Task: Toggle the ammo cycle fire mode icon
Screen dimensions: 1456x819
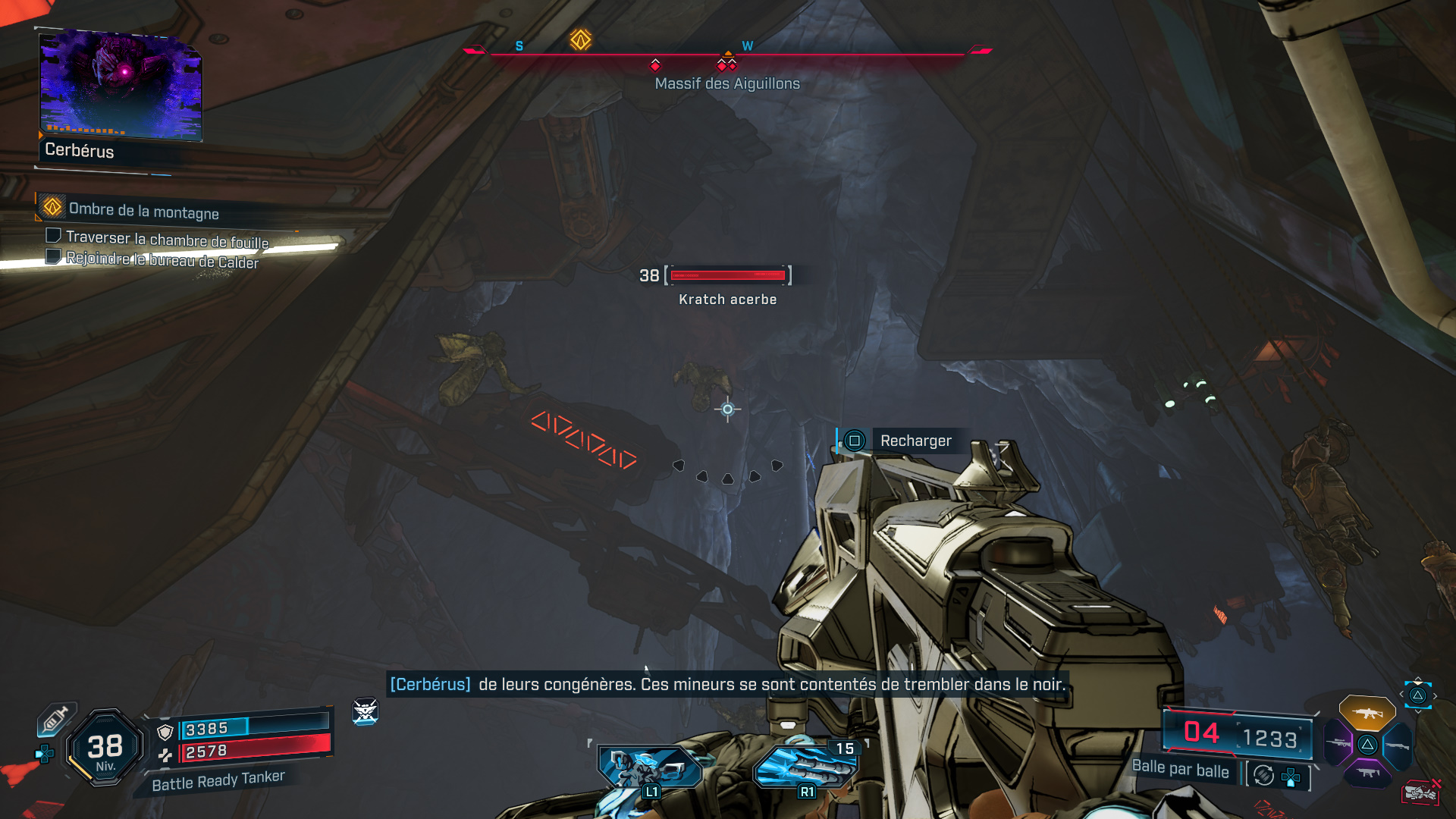Action: click(1263, 775)
